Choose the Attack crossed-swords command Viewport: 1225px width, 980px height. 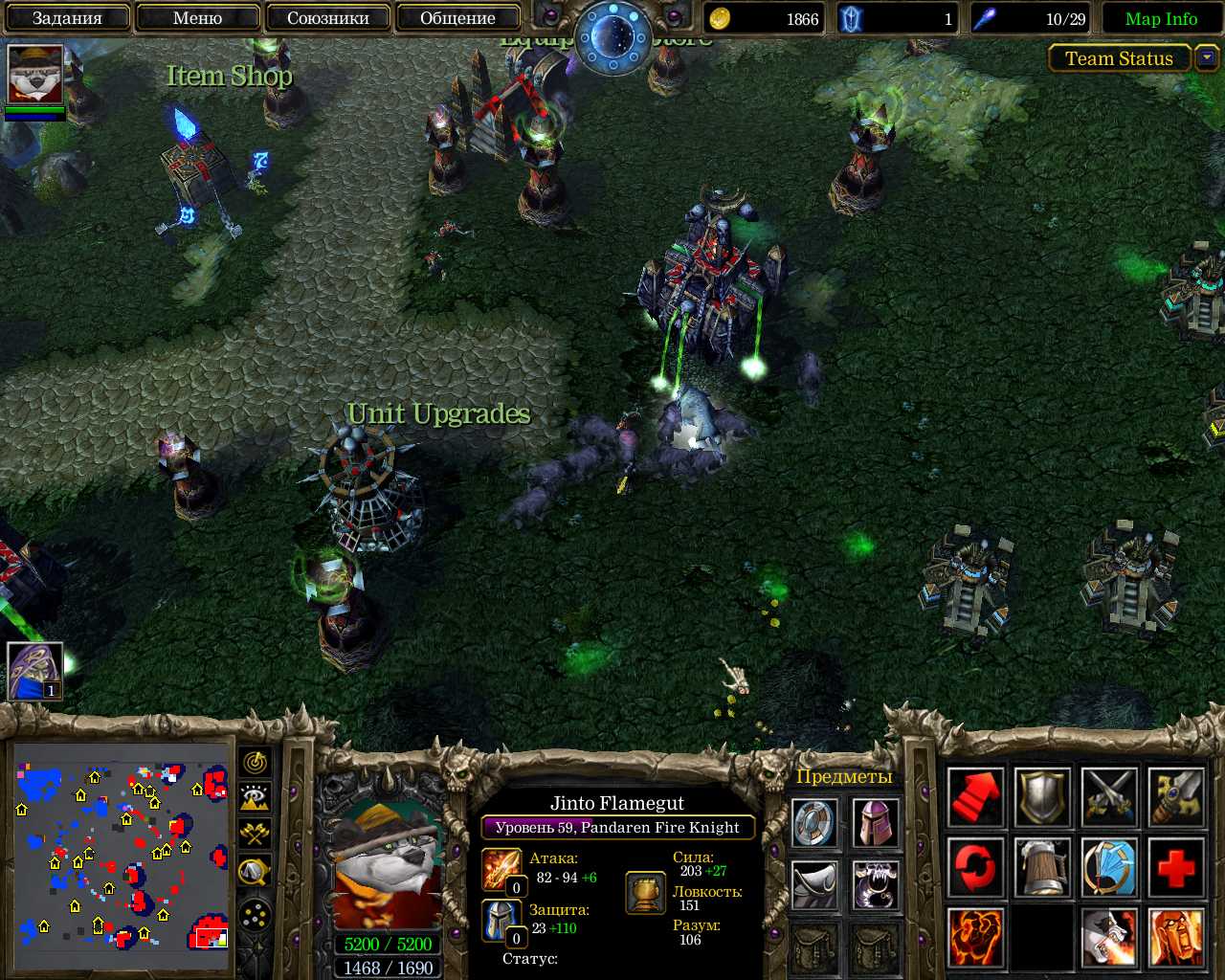click(x=1109, y=797)
